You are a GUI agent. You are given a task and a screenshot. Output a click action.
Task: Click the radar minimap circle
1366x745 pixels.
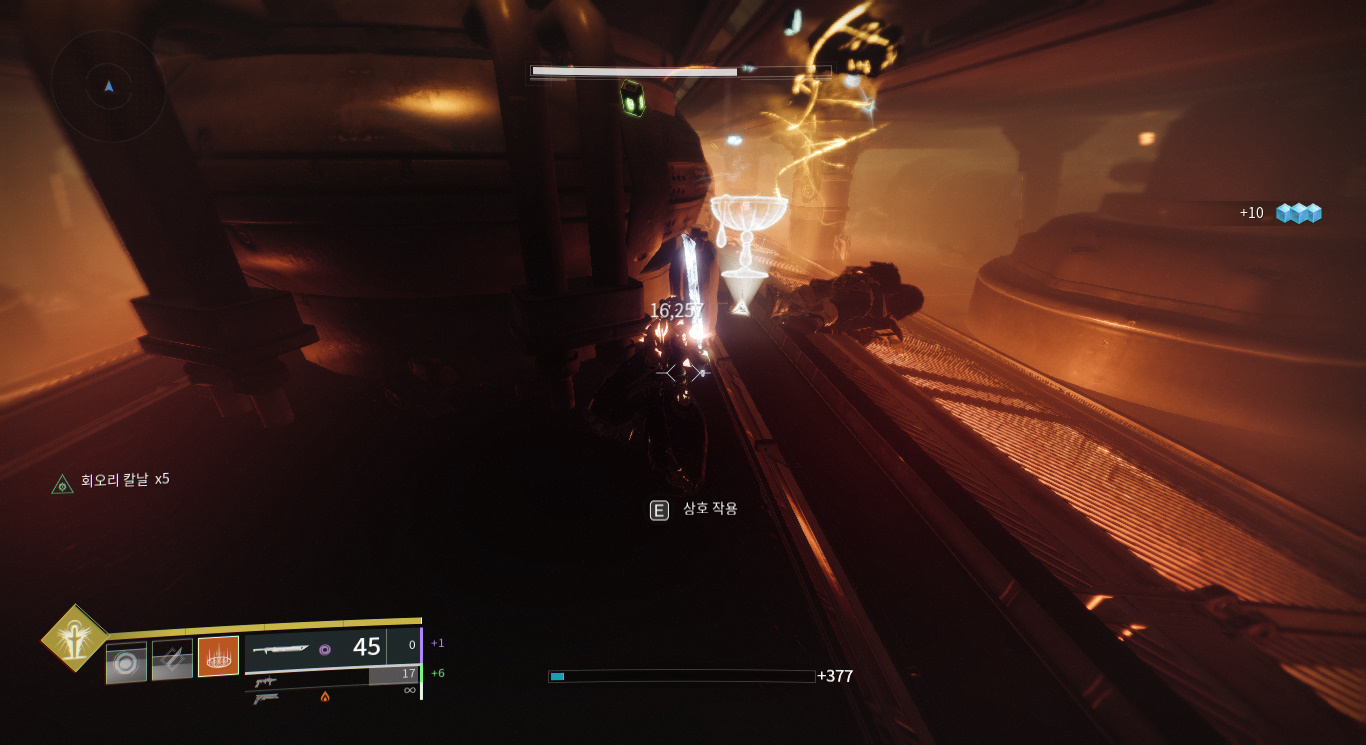(108, 86)
